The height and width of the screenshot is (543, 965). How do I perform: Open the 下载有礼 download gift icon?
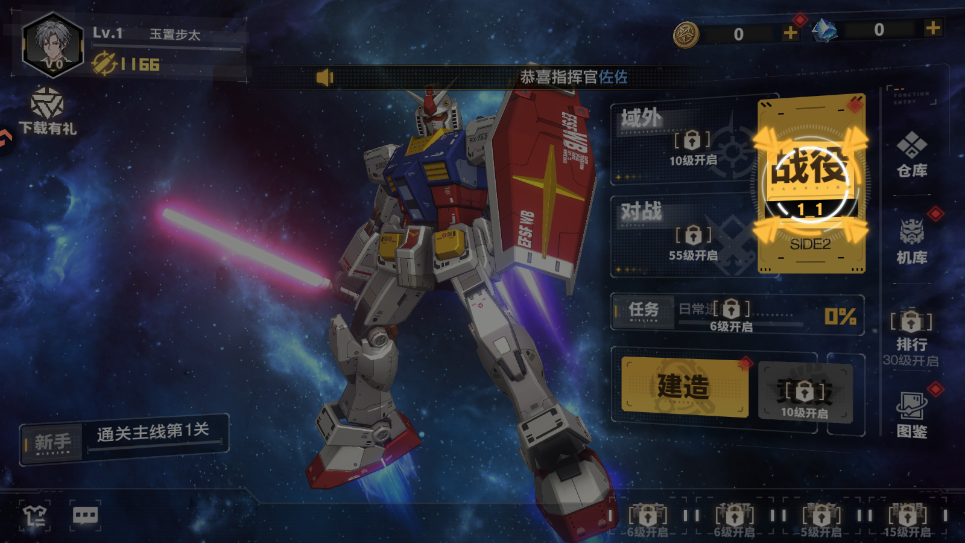pyautogui.click(x=46, y=111)
